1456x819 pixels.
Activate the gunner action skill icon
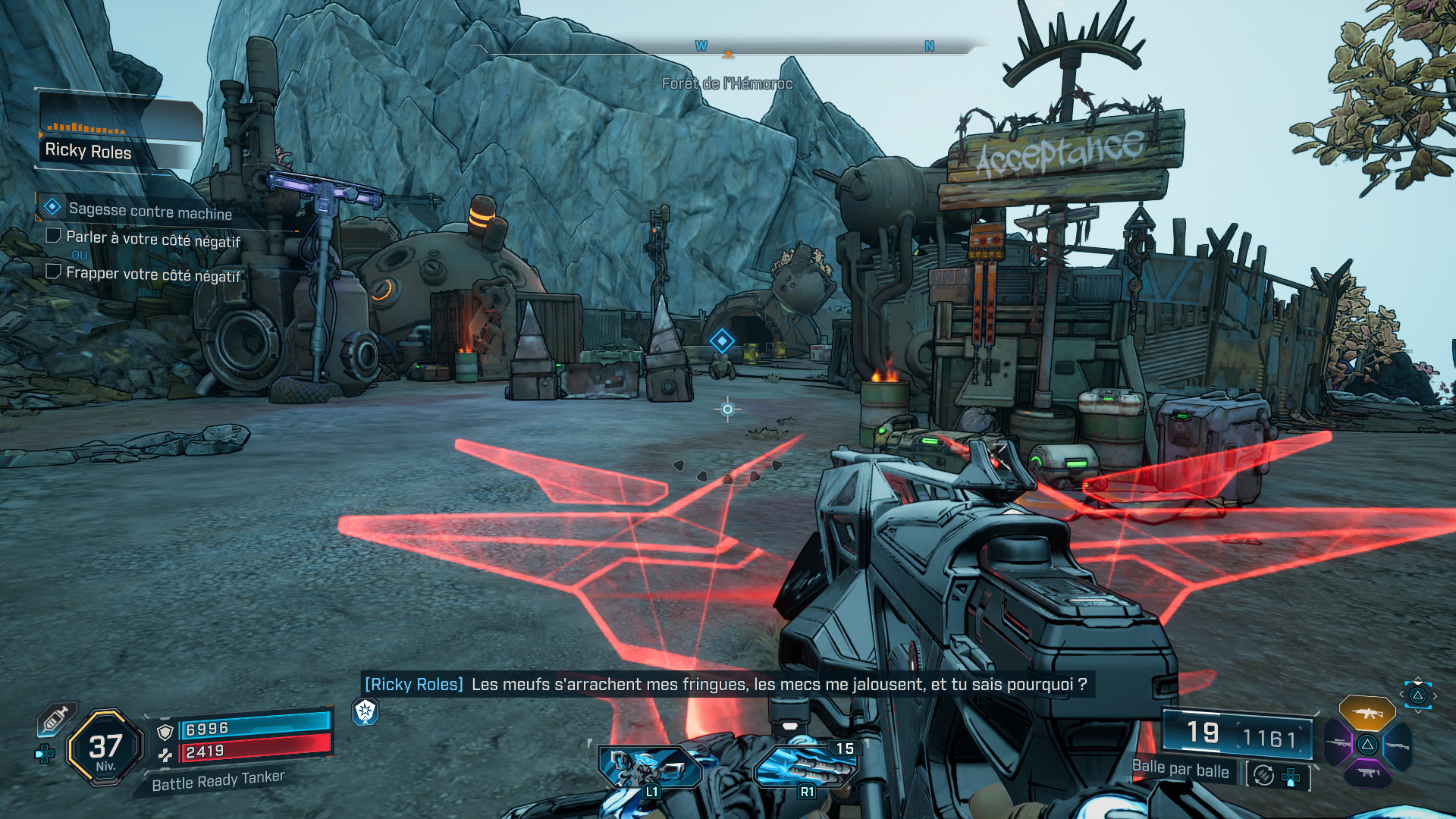(649, 767)
